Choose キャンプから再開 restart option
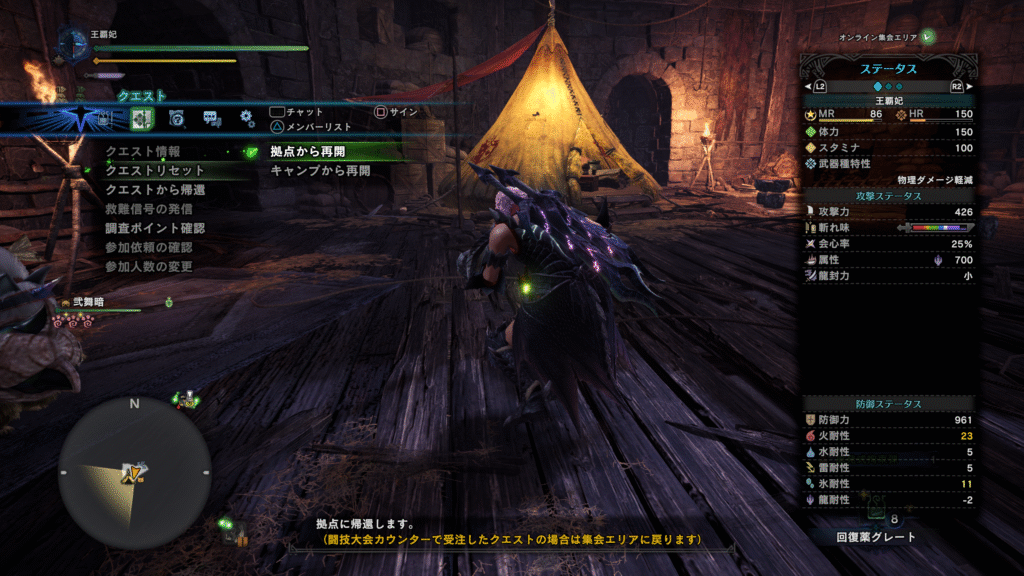Image resolution: width=1024 pixels, height=576 pixels. pos(320,171)
